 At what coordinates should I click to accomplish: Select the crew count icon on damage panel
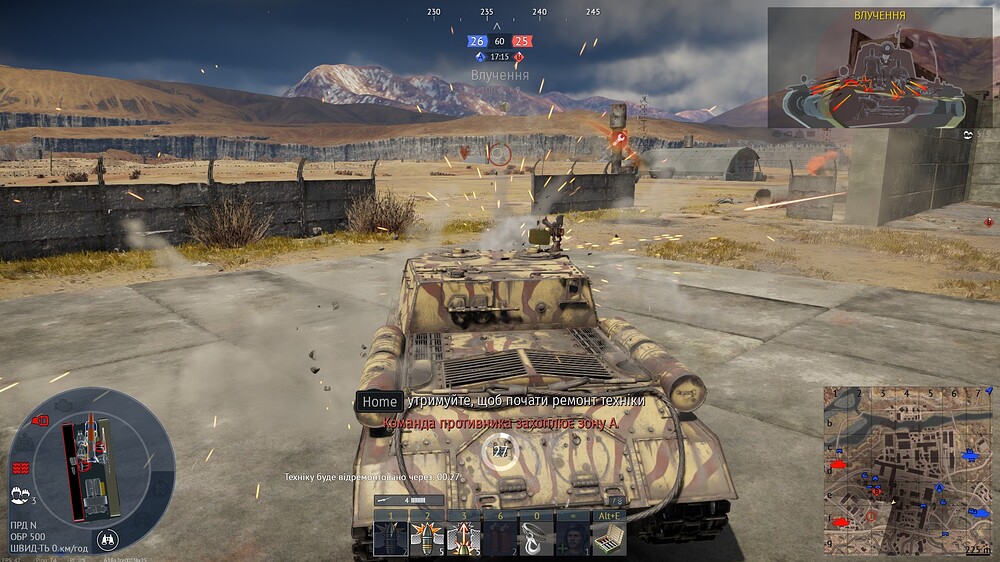tap(19, 494)
